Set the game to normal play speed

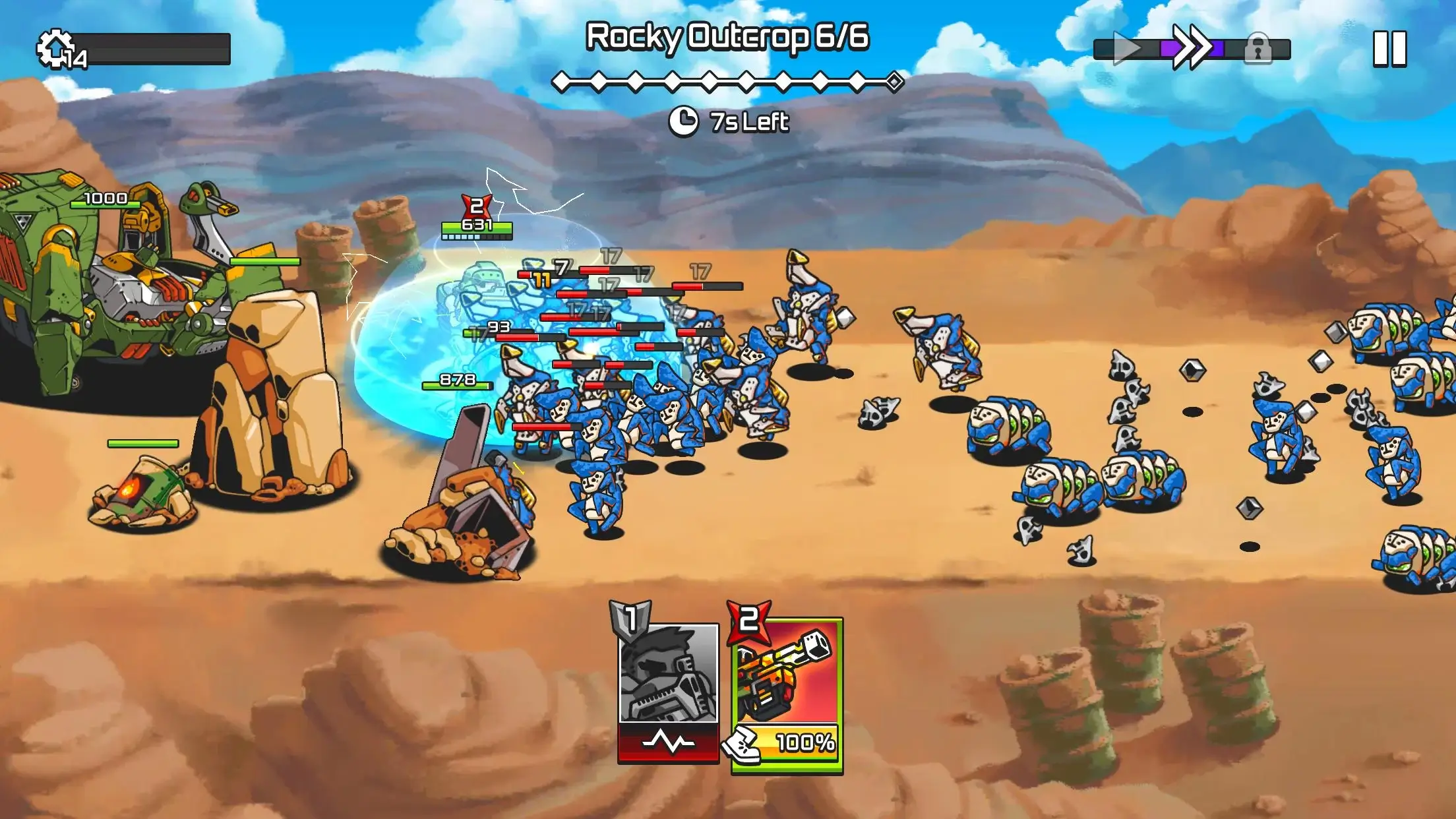[x=1126, y=49]
